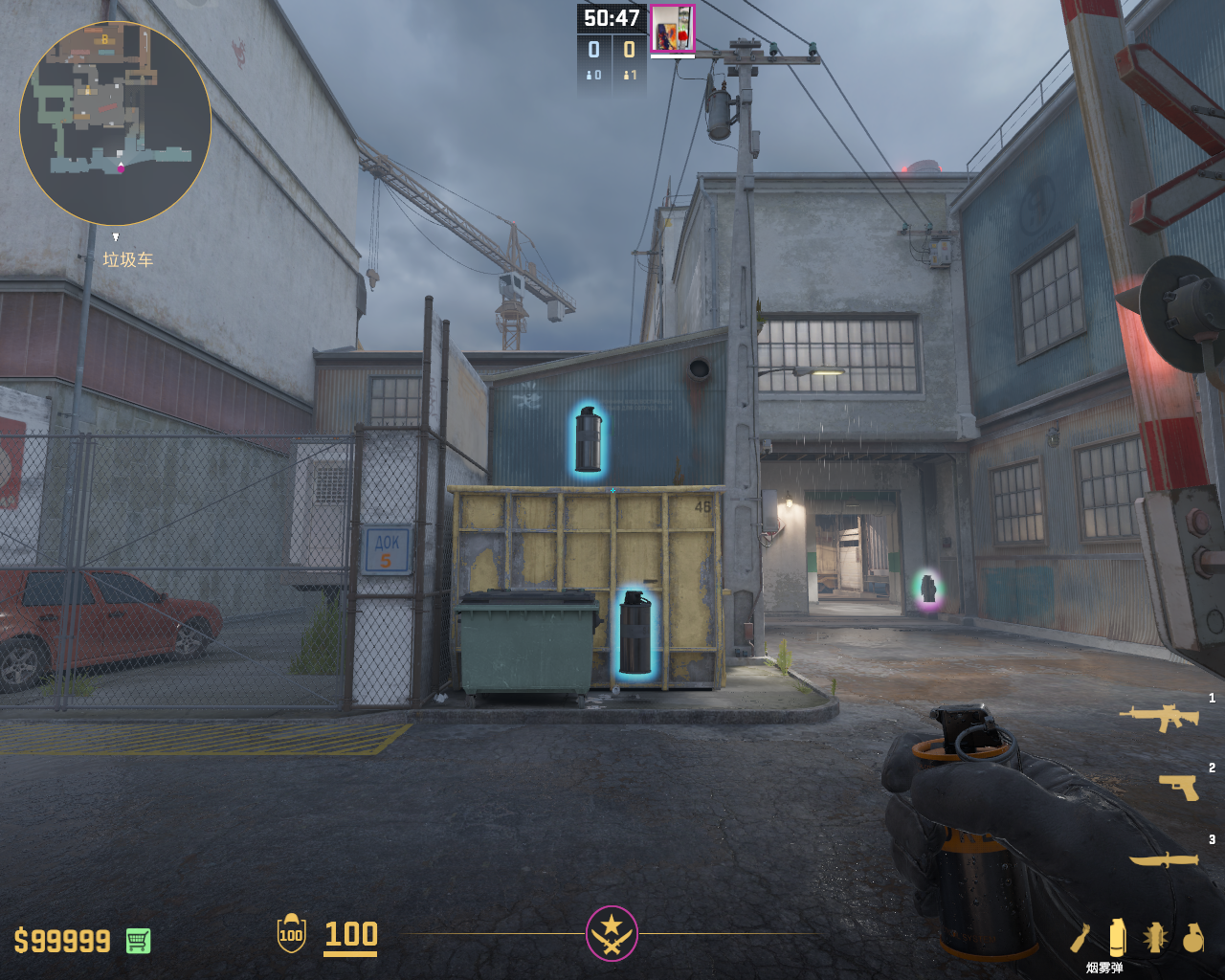Click the circular minimap radar
Screen dimensions: 1225x980
[x=115, y=123]
